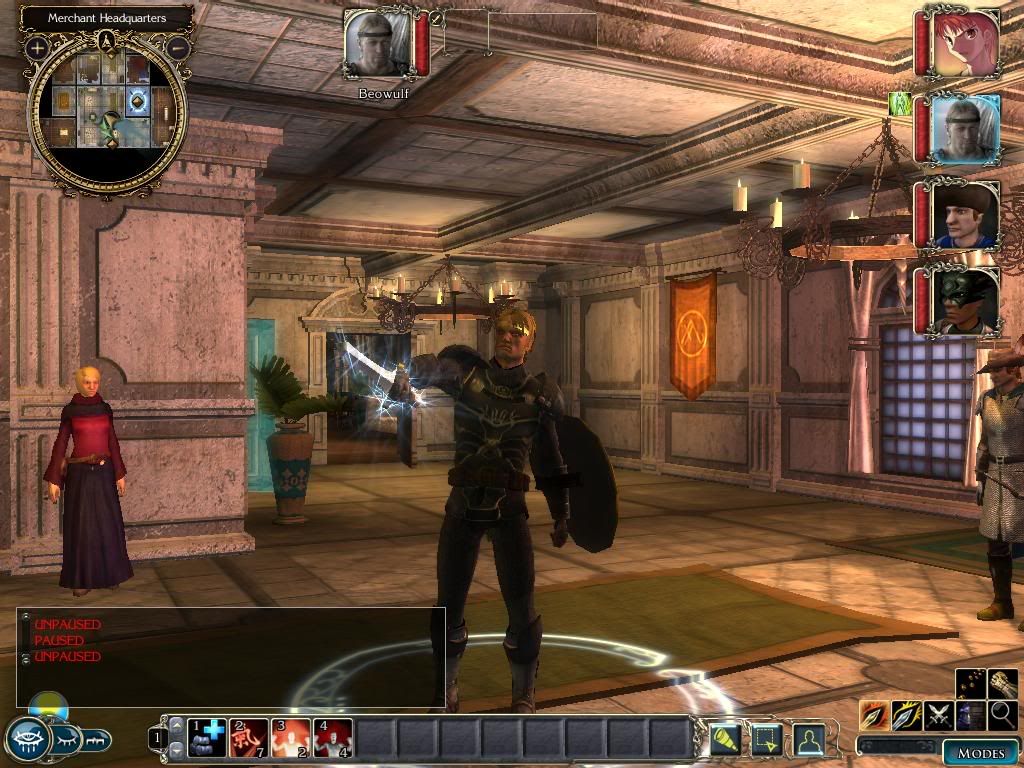Activate the dashed-rectangle selection tool
This screenshot has width=1024, height=768.
click(766, 739)
